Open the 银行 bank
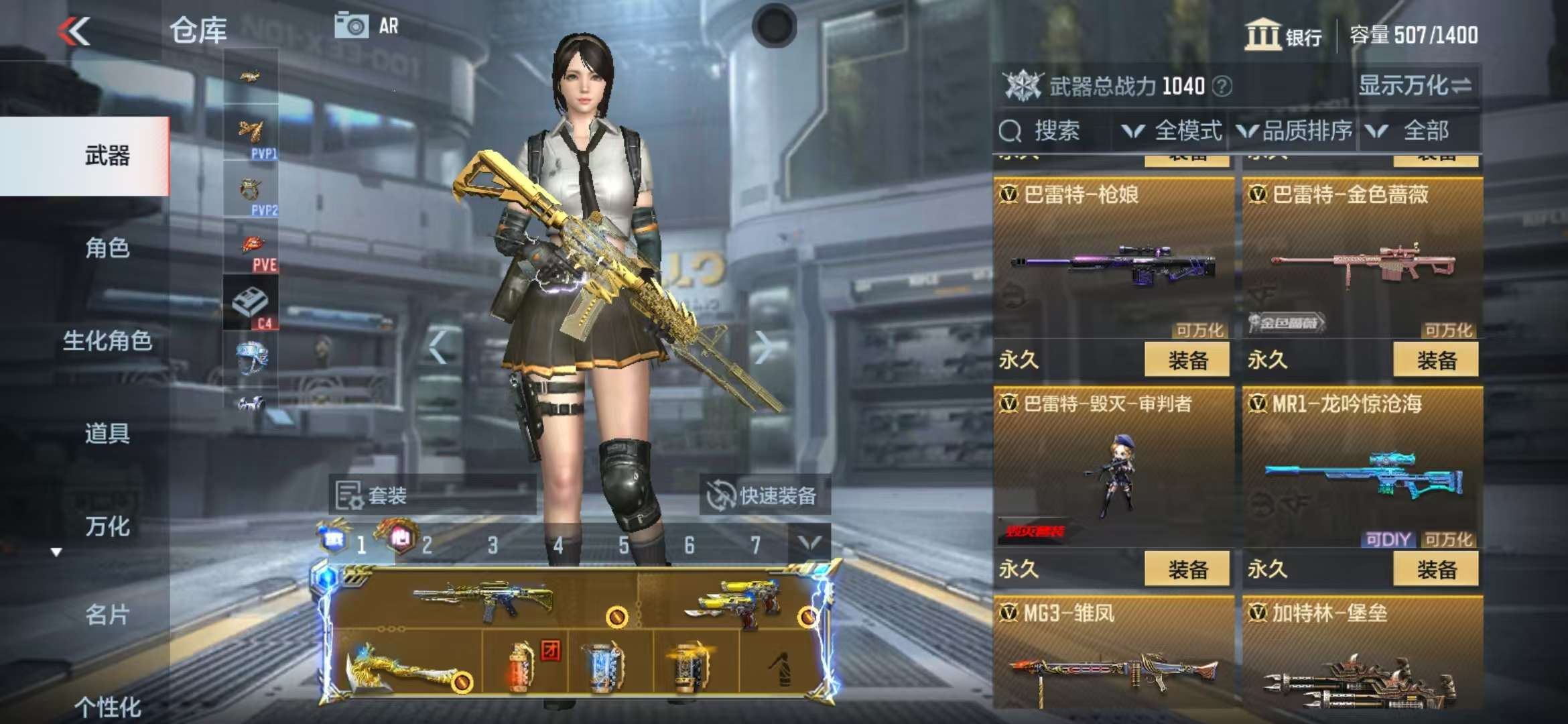1568x724 pixels. pos(1283,35)
